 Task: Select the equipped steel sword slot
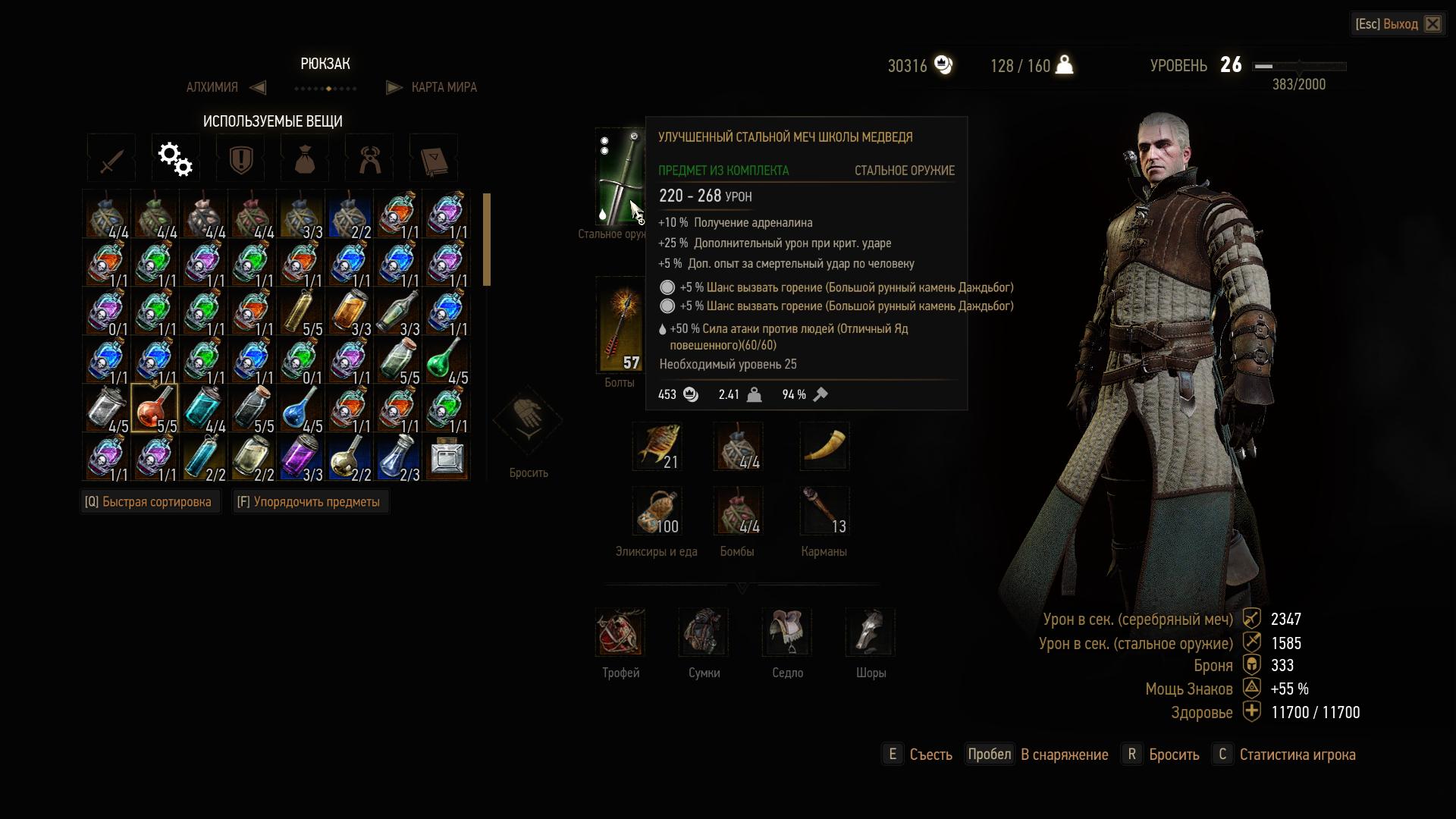[617, 177]
